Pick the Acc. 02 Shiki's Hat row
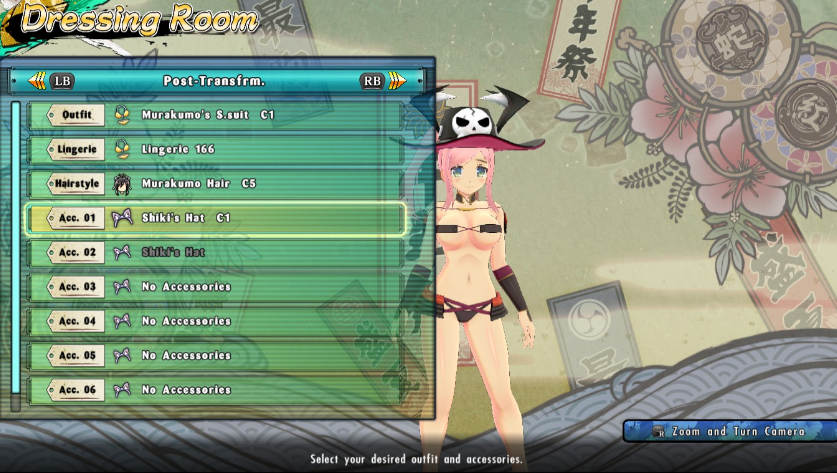The height and width of the screenshot is (473, 837). (215, 252)
